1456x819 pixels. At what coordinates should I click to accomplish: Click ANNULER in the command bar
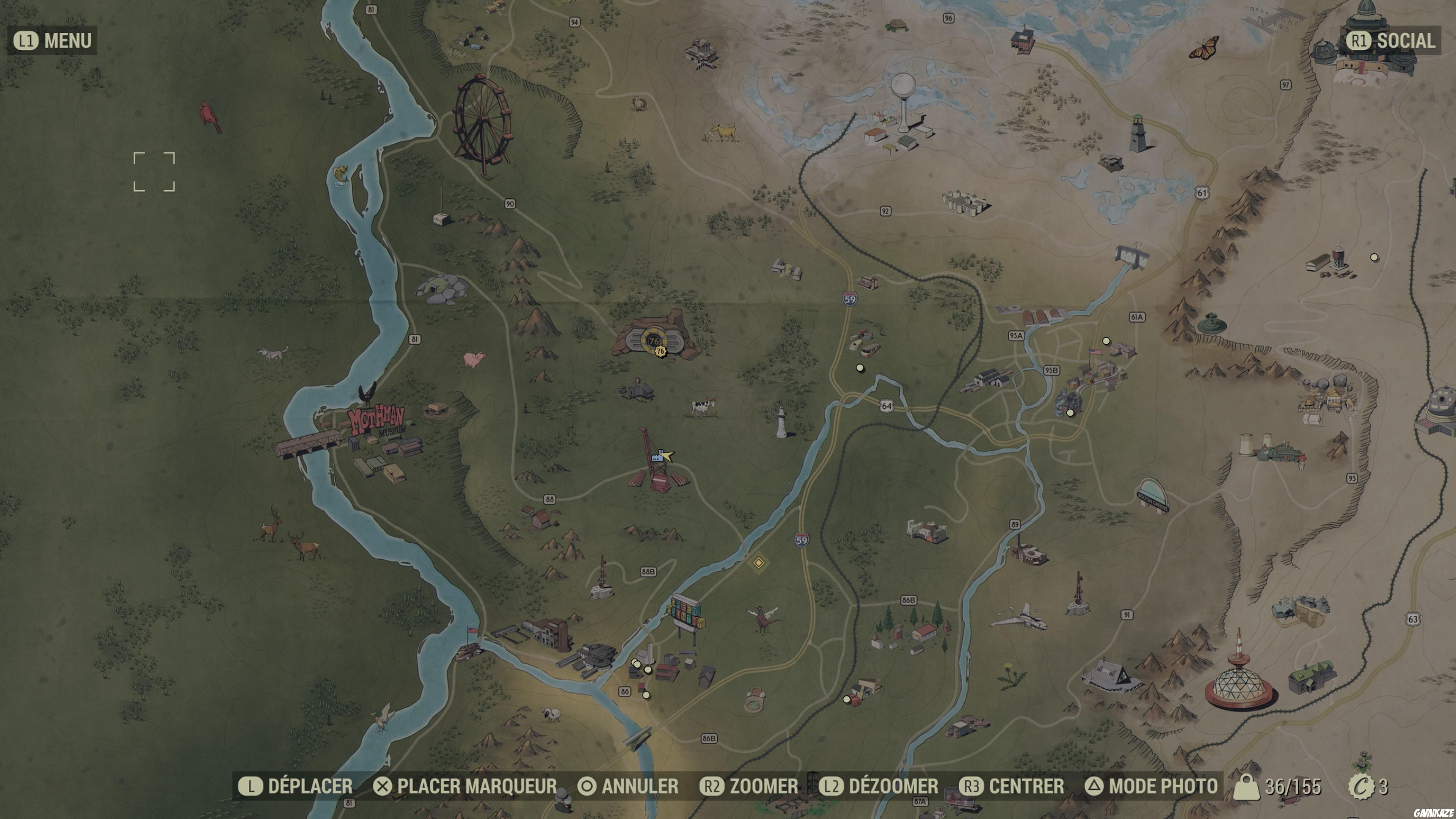(630, 786)
